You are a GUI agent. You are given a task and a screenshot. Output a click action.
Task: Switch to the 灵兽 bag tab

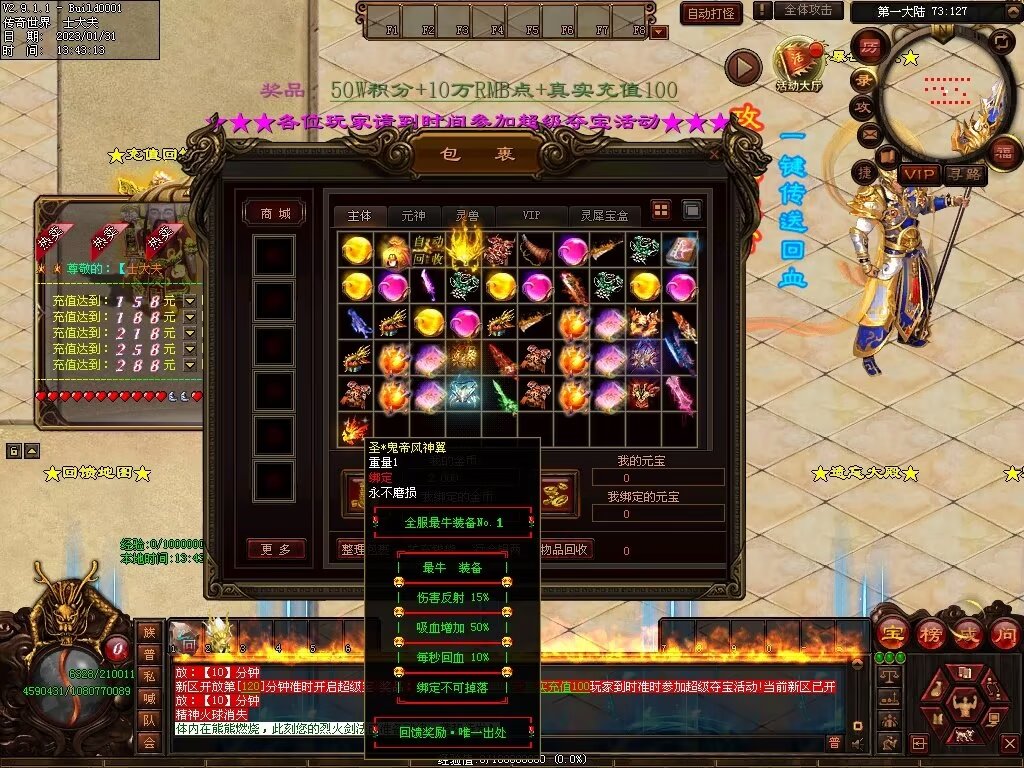click(x=467, y=215)
